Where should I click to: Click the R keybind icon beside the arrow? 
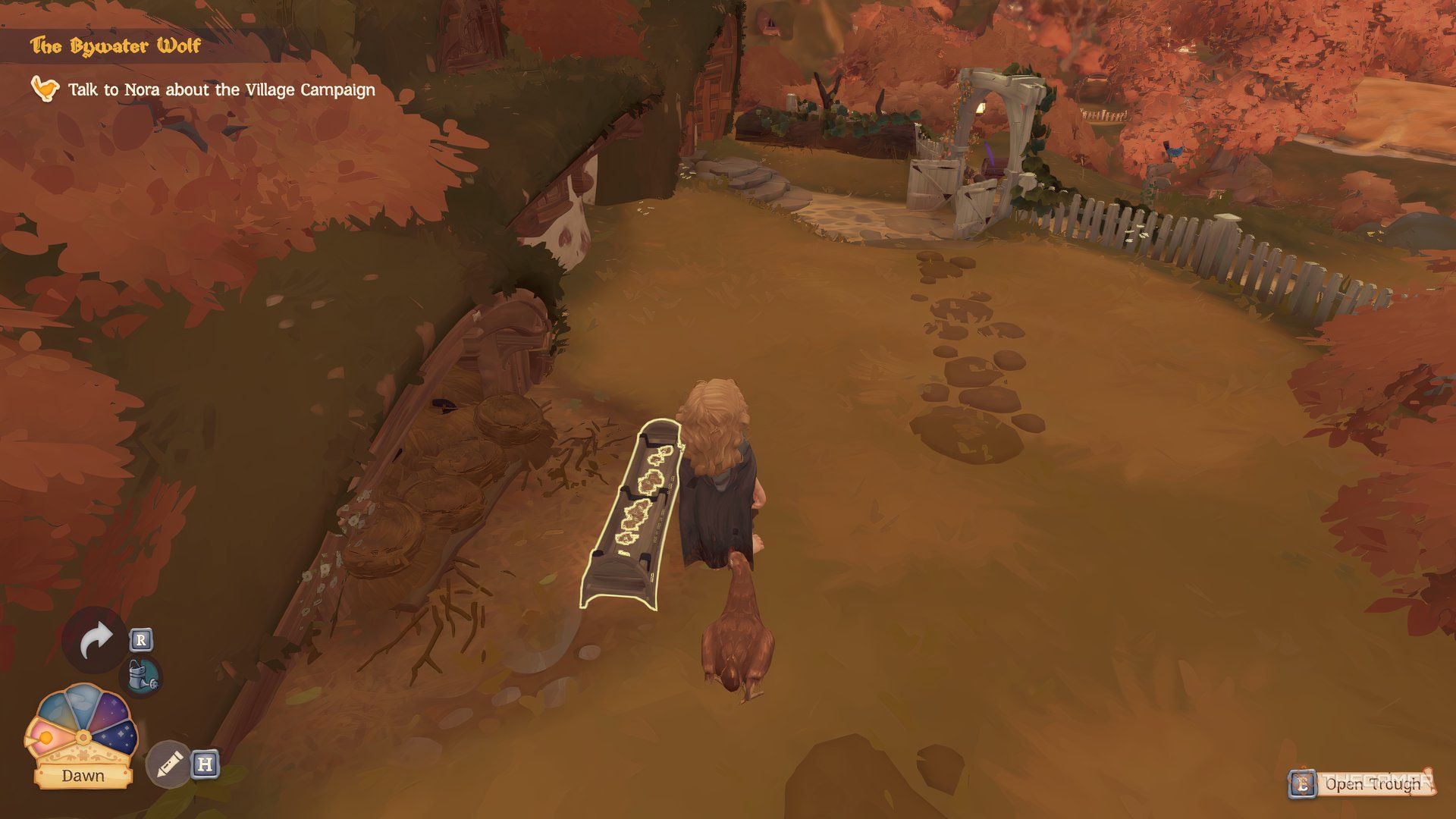click(140, 640)
